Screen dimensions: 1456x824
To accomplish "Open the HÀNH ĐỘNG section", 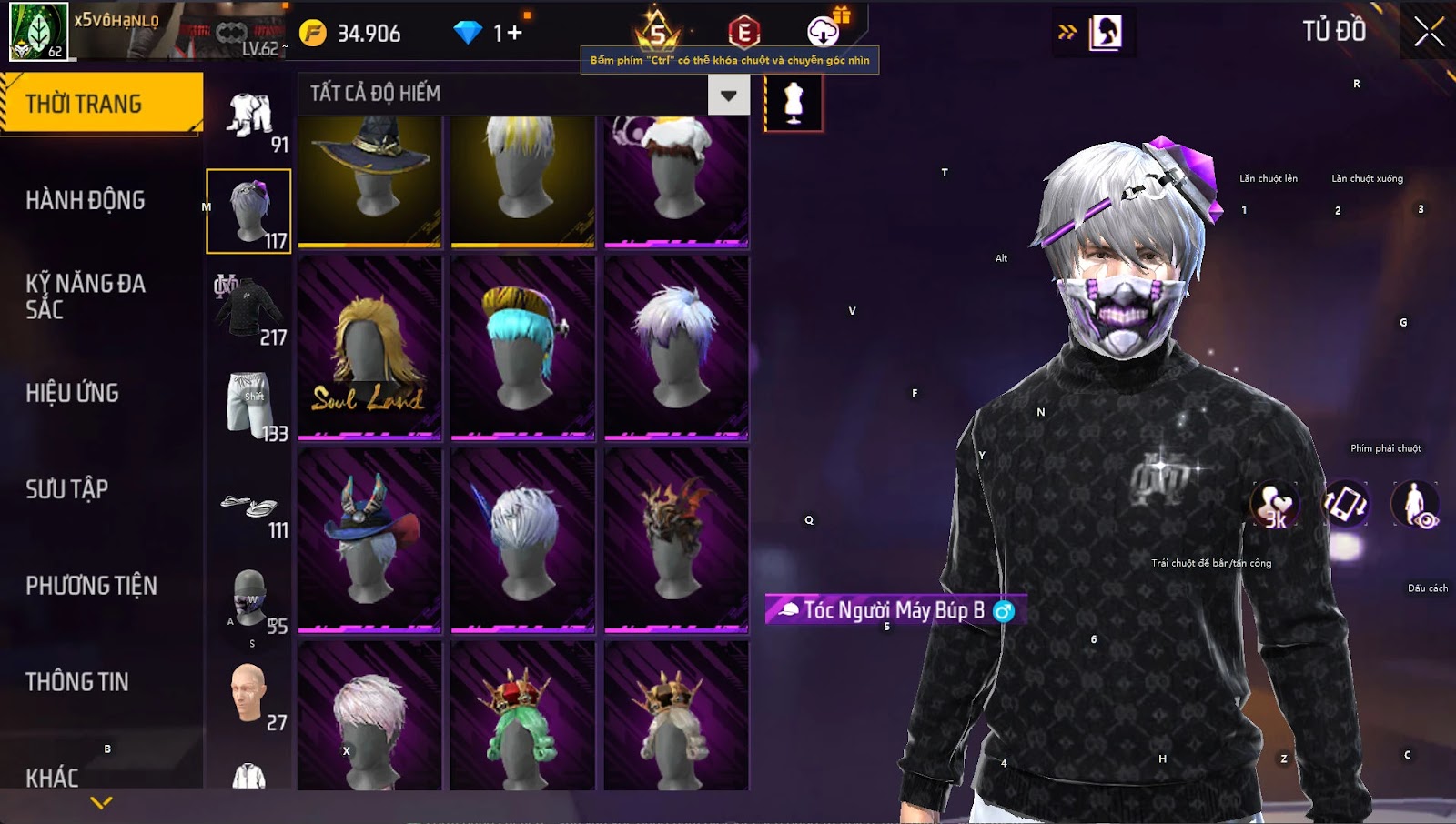I will coord(86,200).
